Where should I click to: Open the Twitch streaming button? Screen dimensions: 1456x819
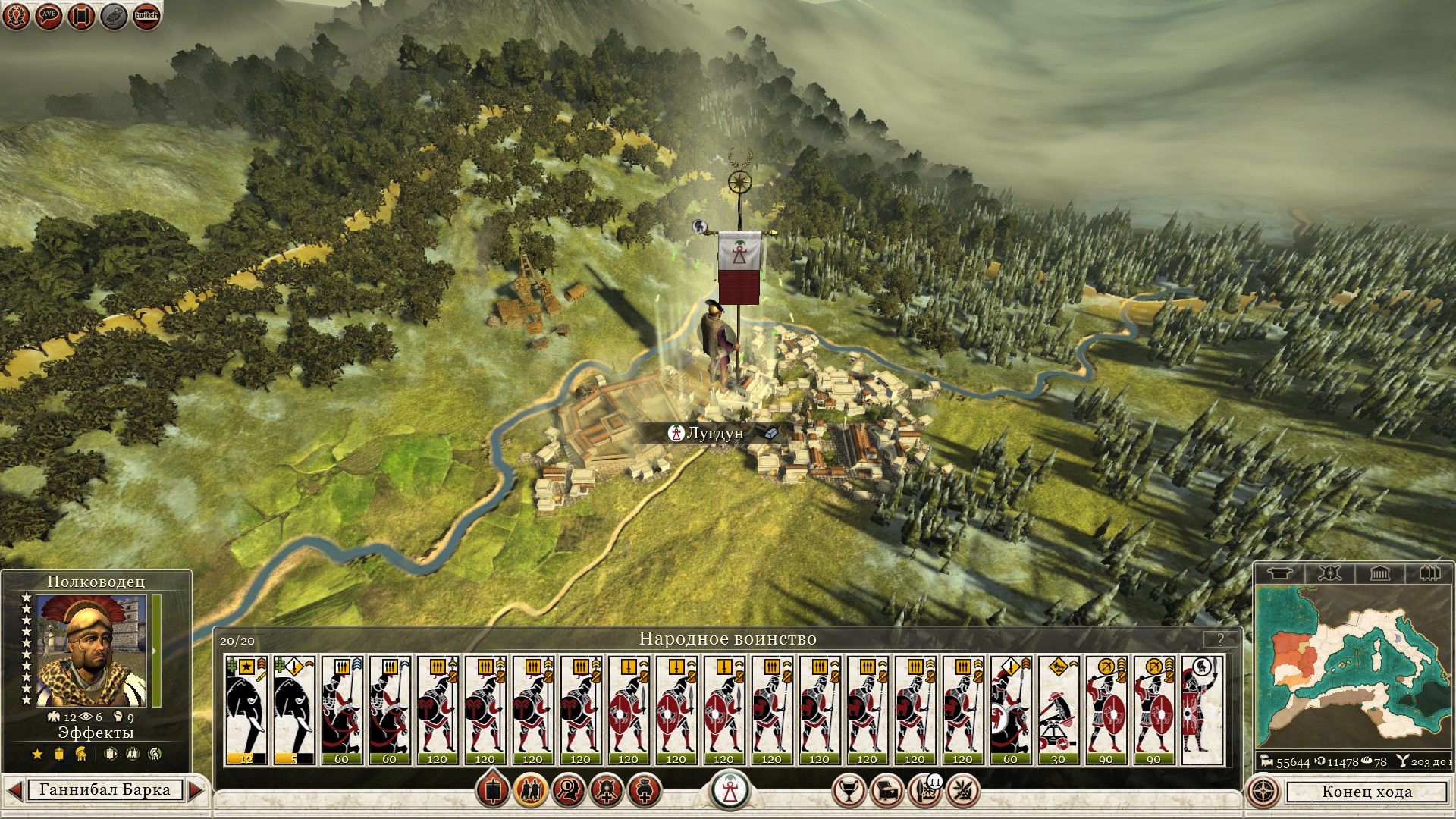[x=146, y=16]
